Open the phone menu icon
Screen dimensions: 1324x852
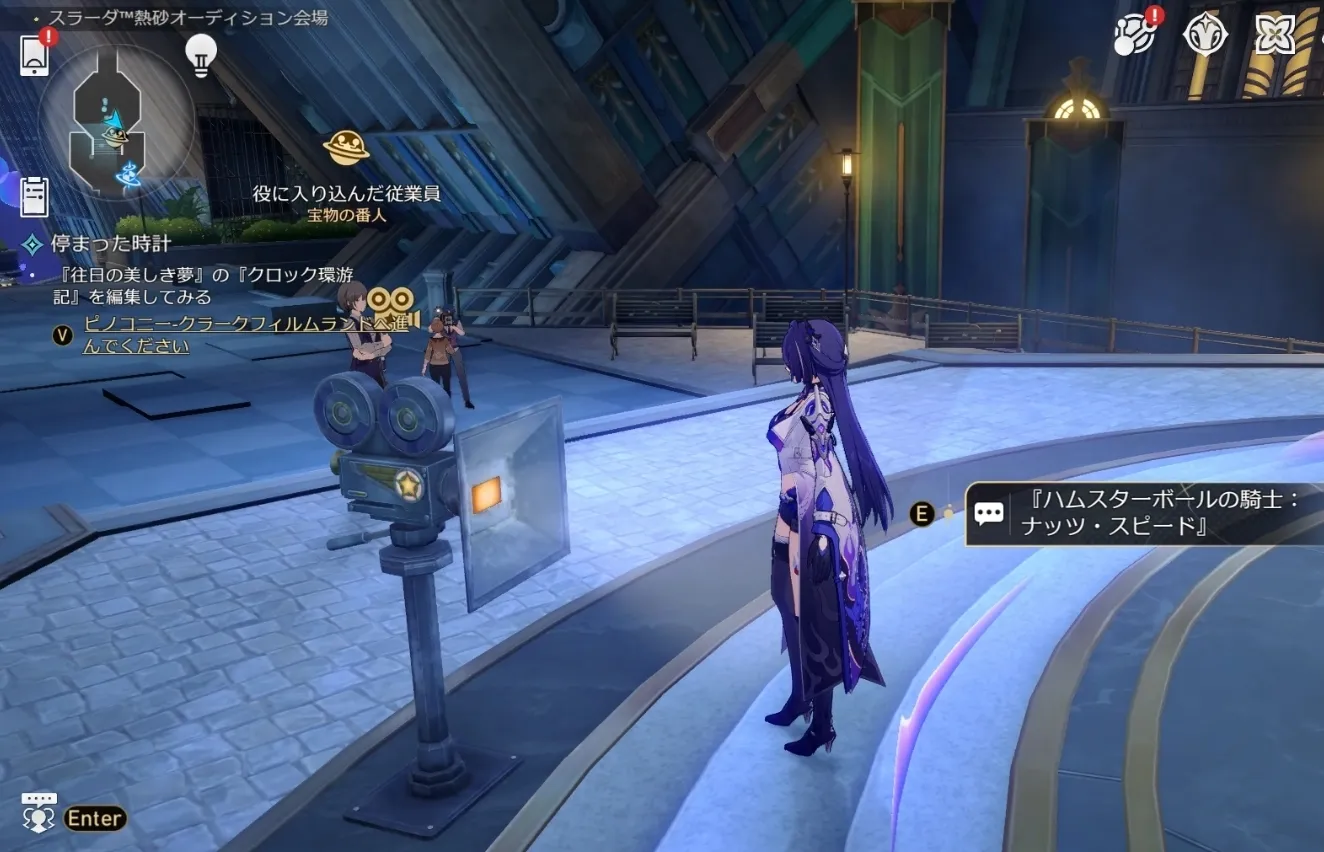pos(34,56)
